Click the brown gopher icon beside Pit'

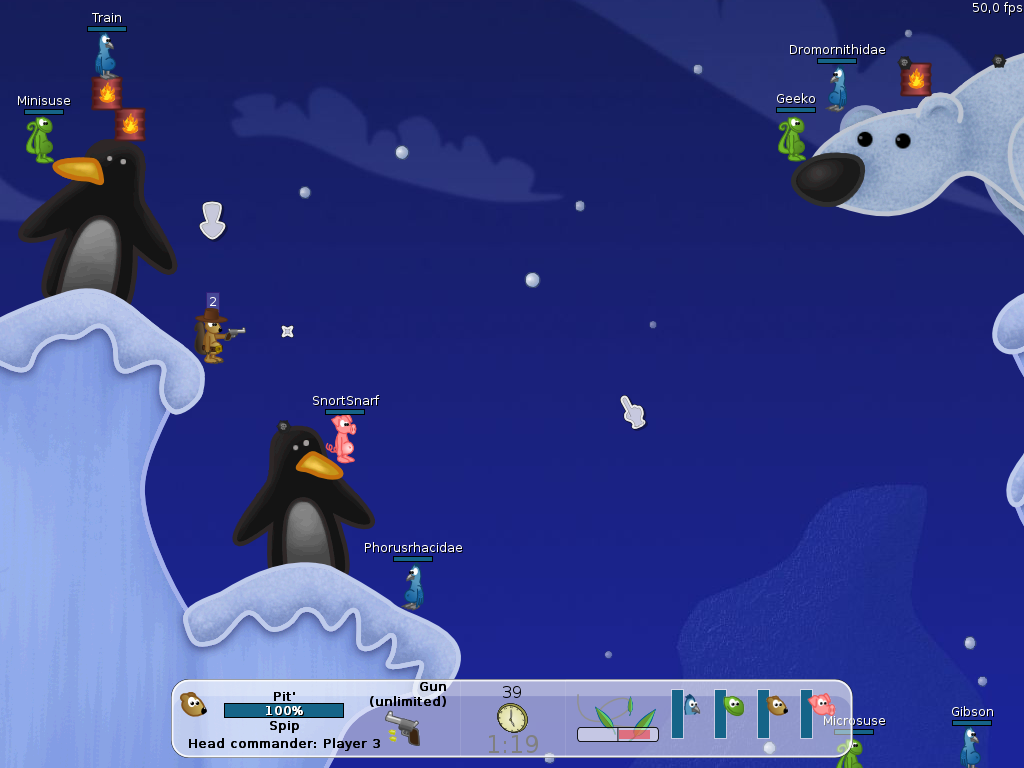click(193, 704)
